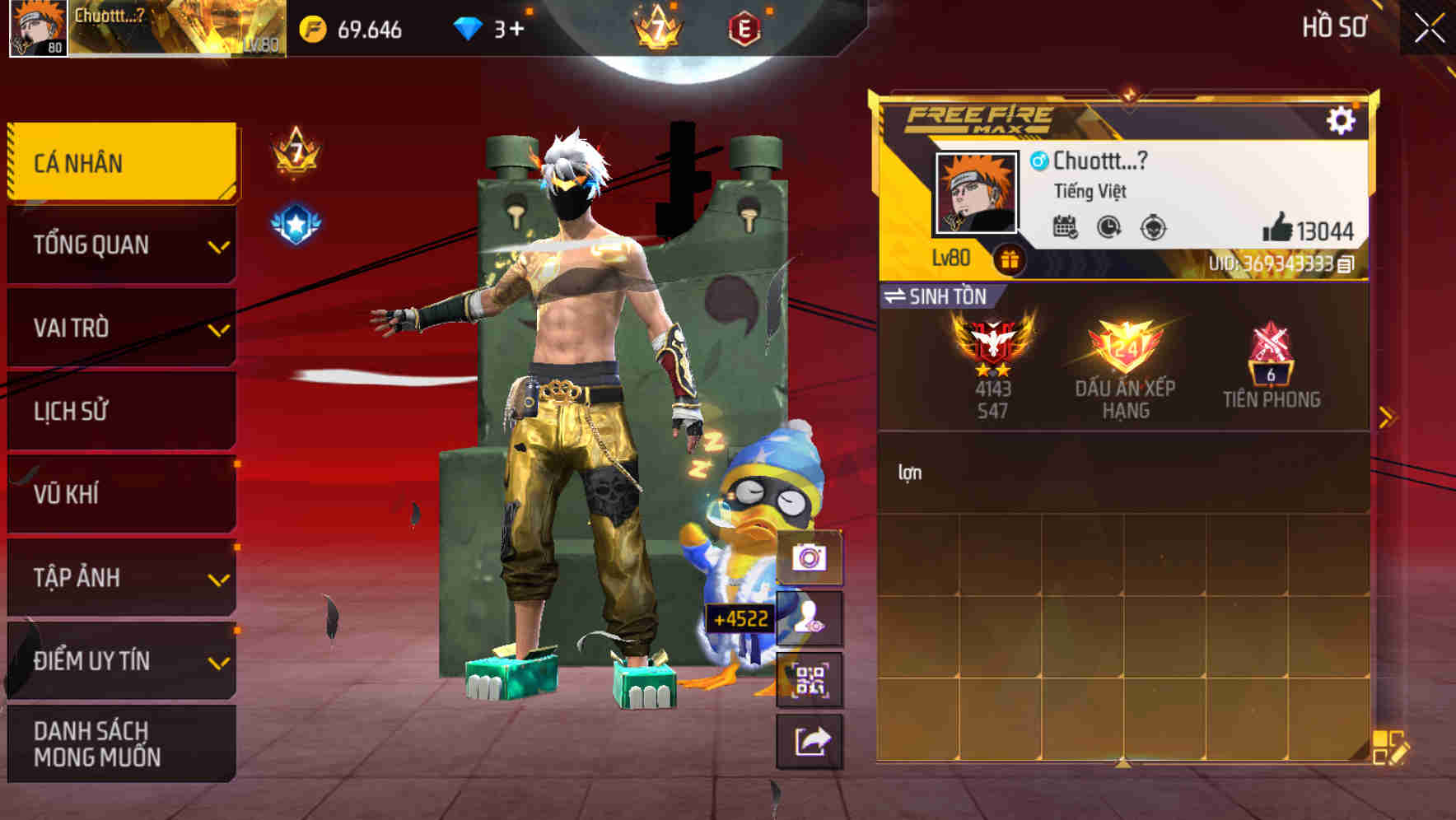1456x820 pixels.
Task: Select the LỊCH SỬ tab
Action: pyautogui.click(x=119, y=411)
